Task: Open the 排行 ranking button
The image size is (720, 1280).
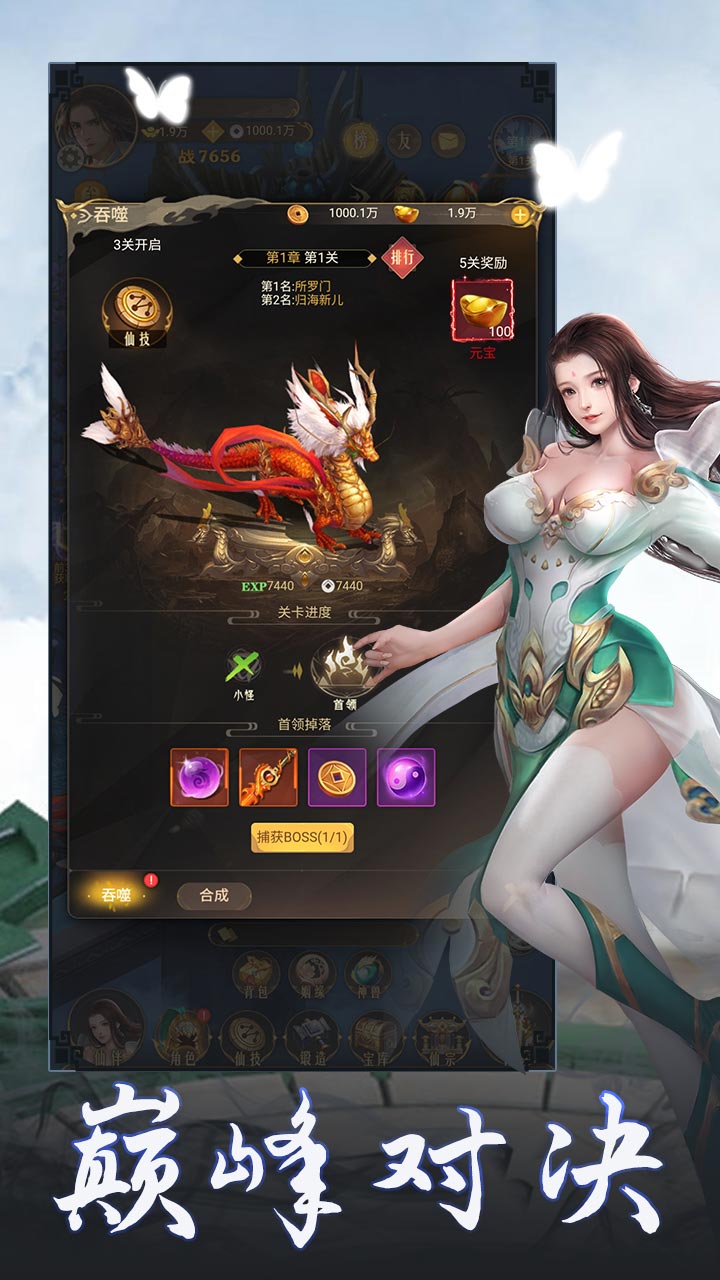Action: (402, 257)
